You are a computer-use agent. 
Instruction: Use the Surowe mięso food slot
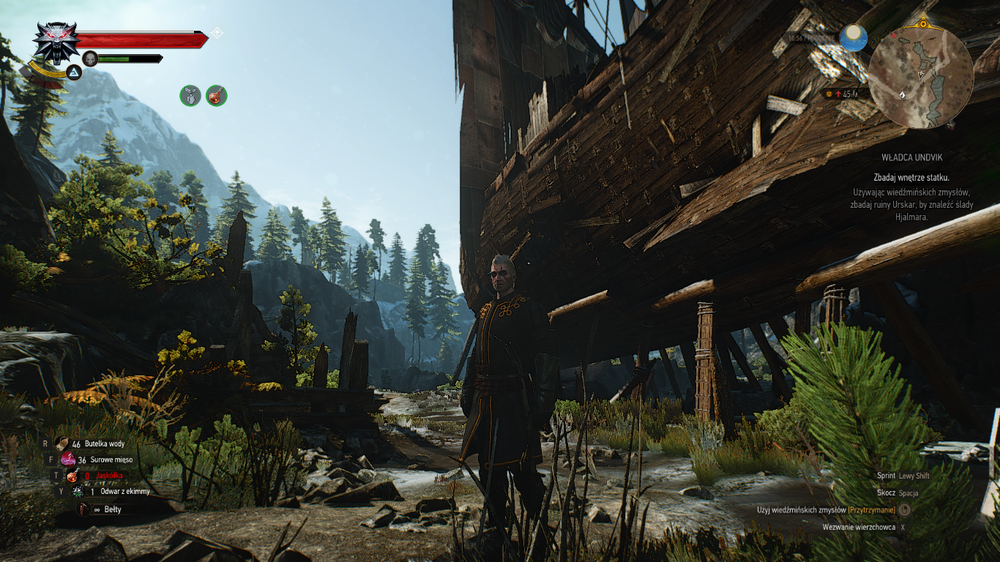coord(68,459)
